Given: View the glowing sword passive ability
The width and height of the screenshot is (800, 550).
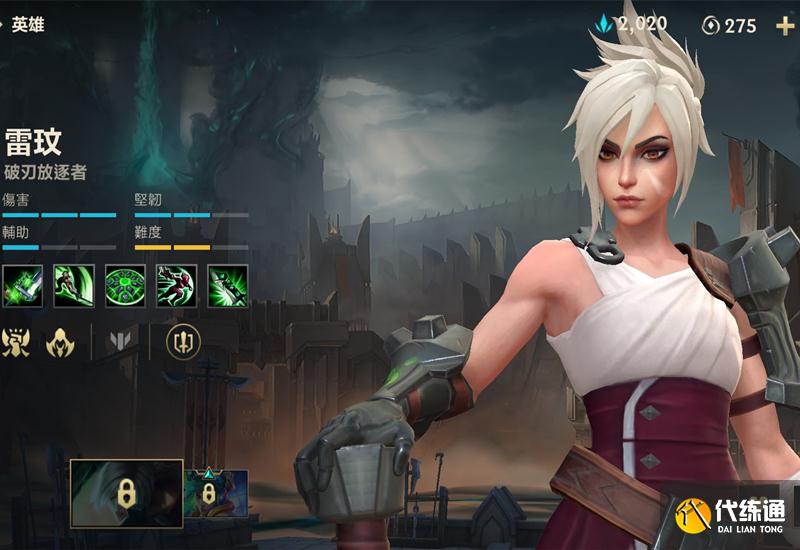Looking at the screenshot, I should [22, 286].
